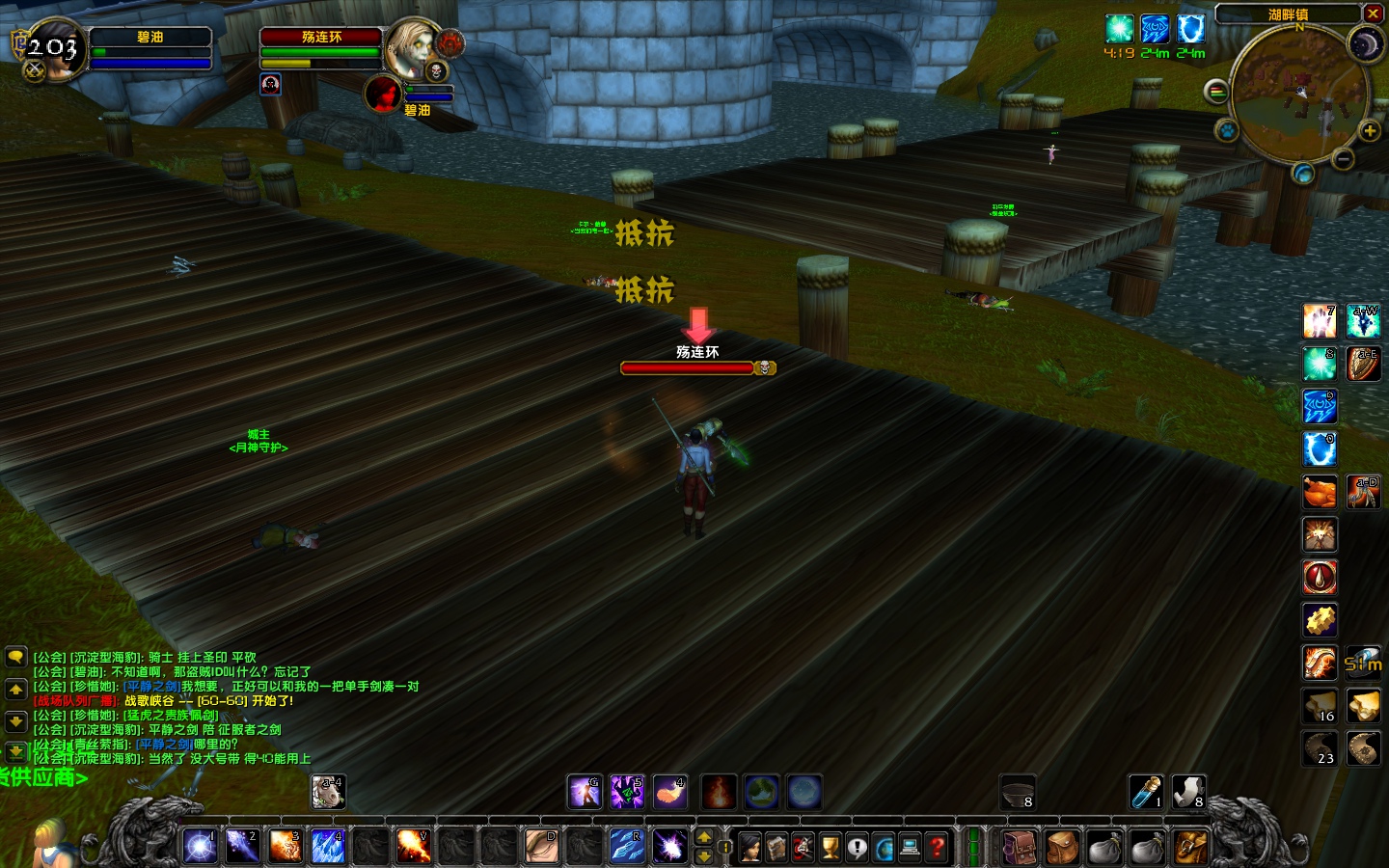1389x868 pixels.
Task: Toggle the moon day/night indicator on minimap
Action: coord(1366,45)
